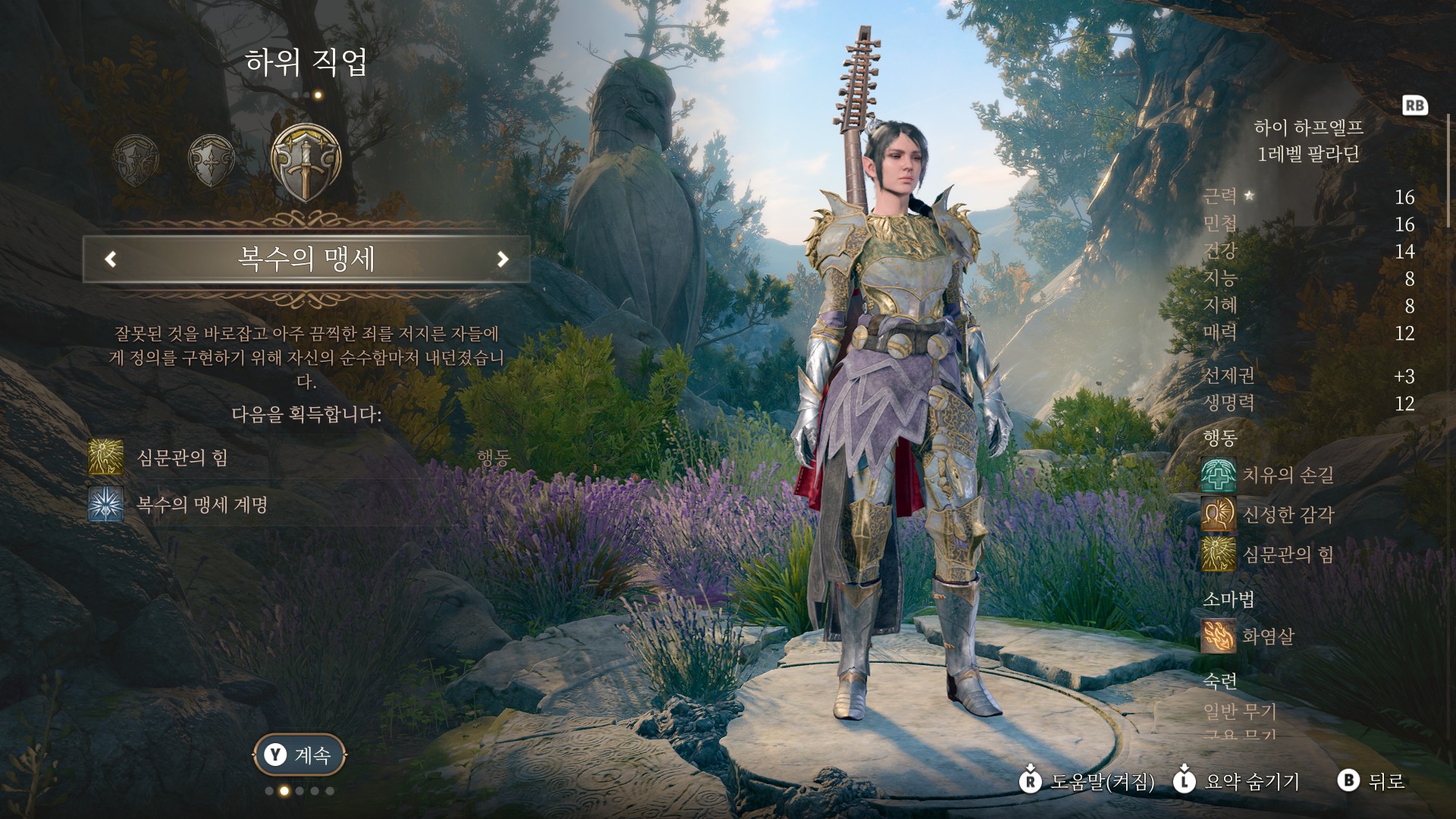This screenshot has height=819, width=1456.
Task: Go back with 뒤로
Action: [x=1371, y=781]
